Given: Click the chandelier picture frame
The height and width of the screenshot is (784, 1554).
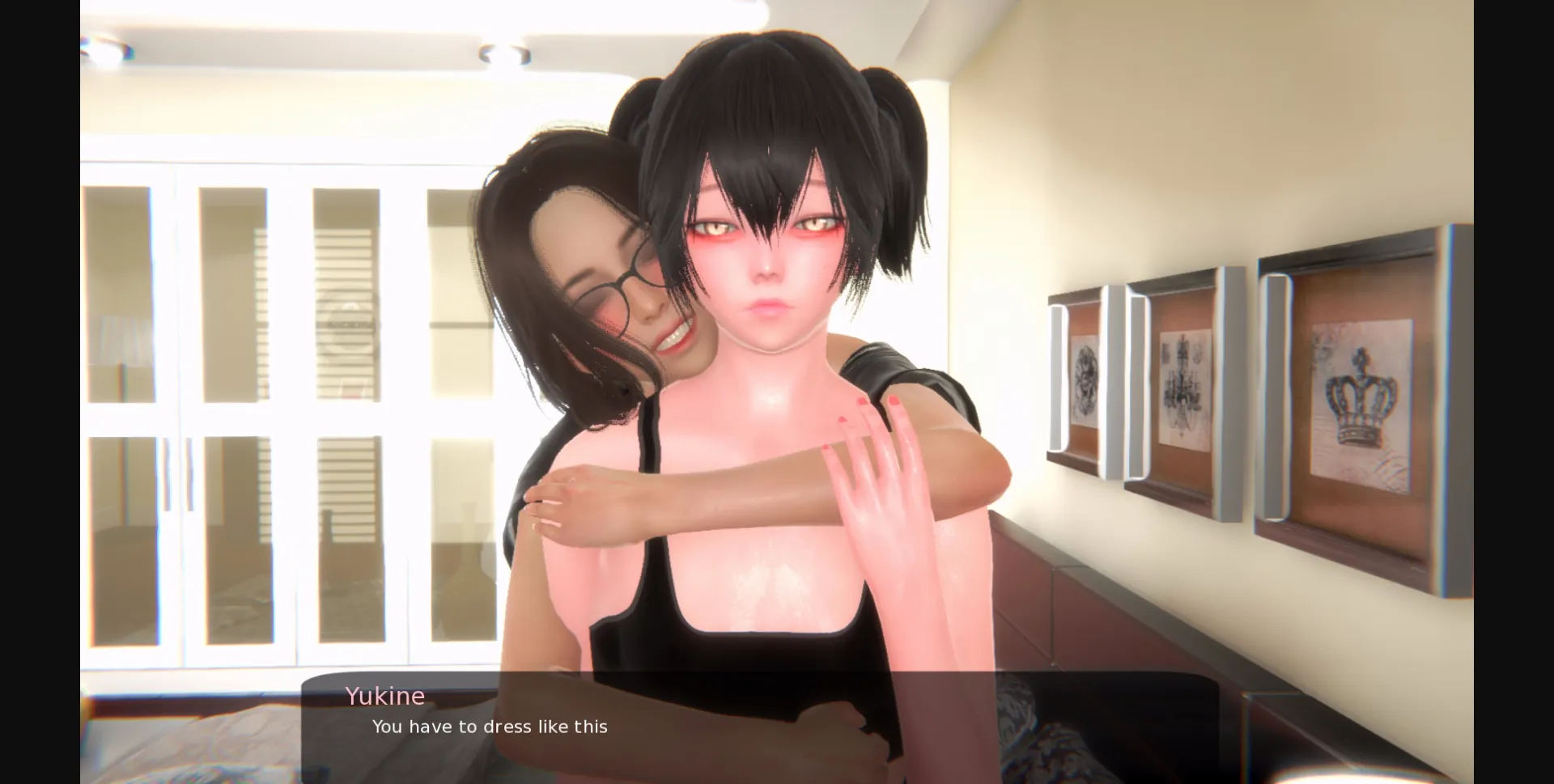Looking at the screenshot, I should point(1187,380).
